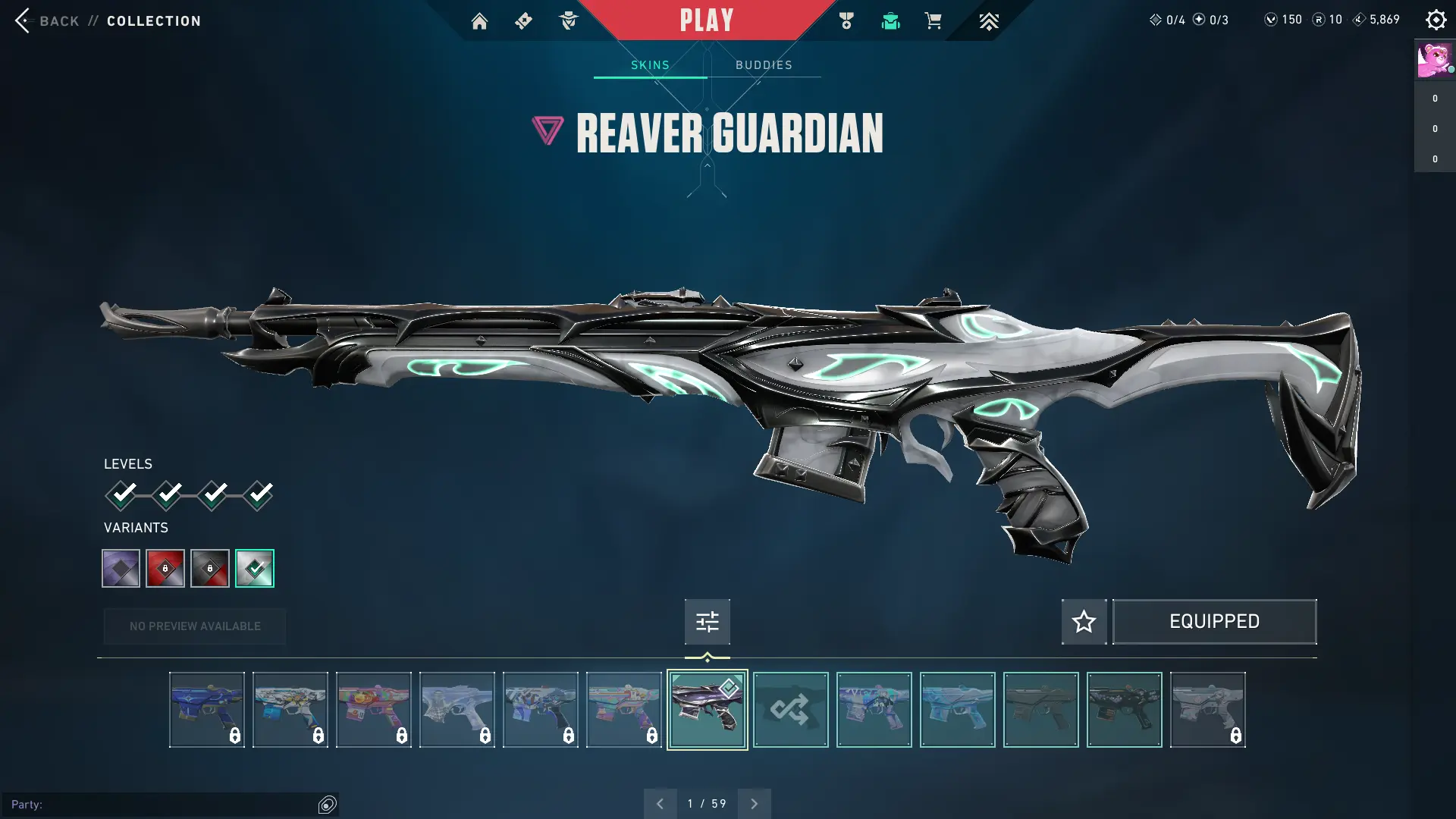Image resolution: width=1456 pixels, height=819 pixels.
Task: Open the store cart icon
Action: click(933, 21)
